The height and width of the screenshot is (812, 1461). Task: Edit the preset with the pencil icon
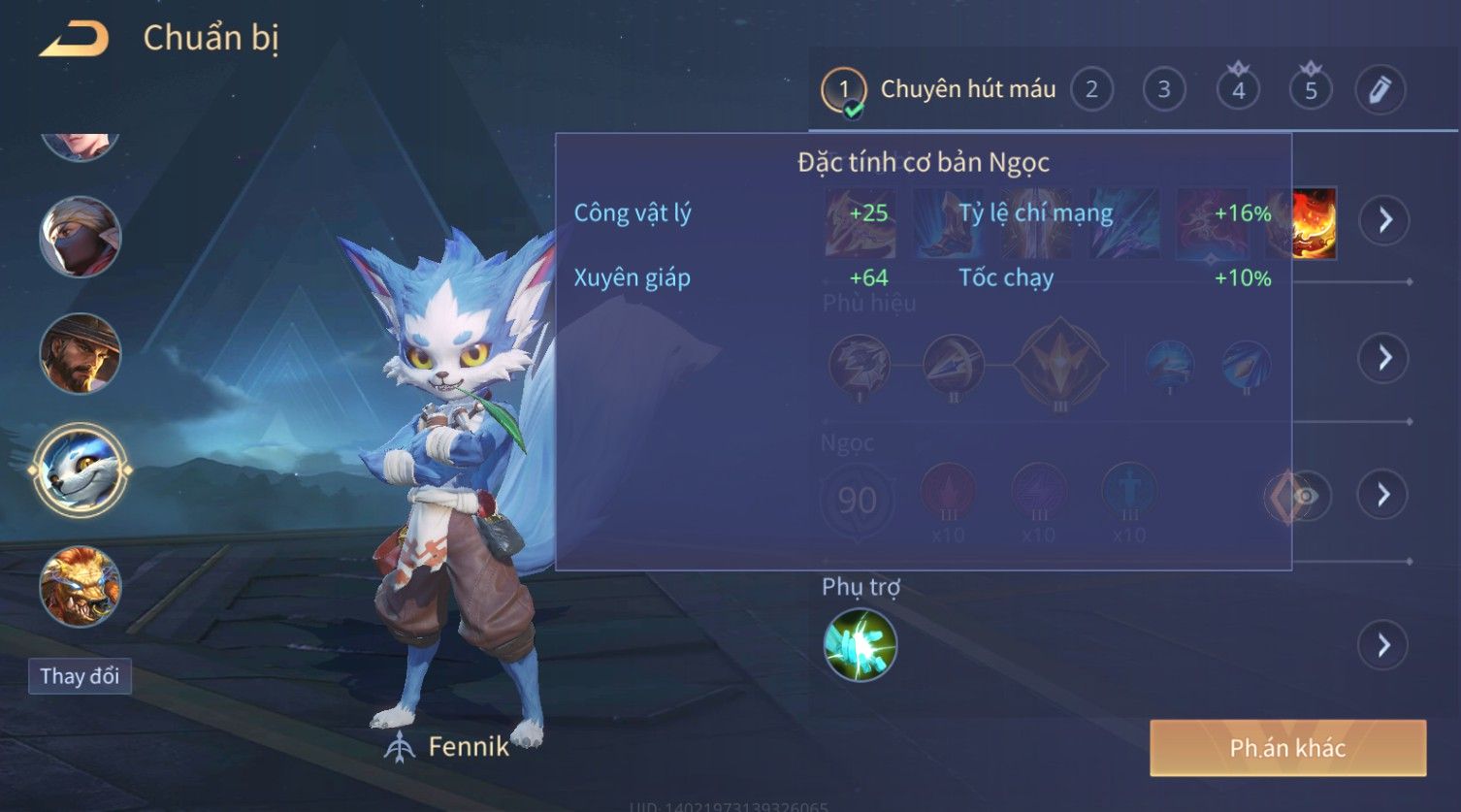(x=1380, y=90)
